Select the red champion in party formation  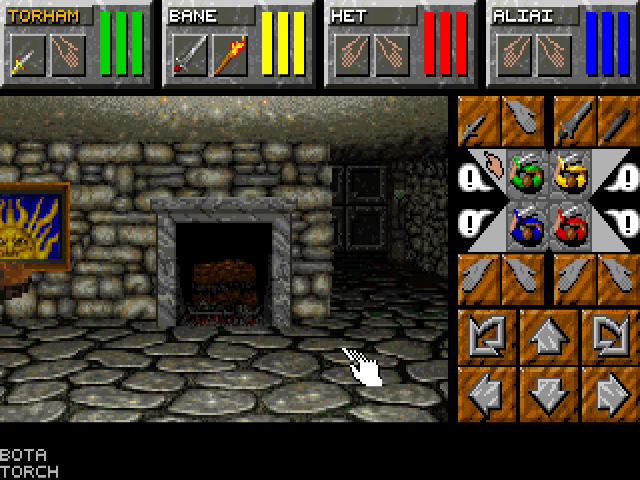click(570, 222)
